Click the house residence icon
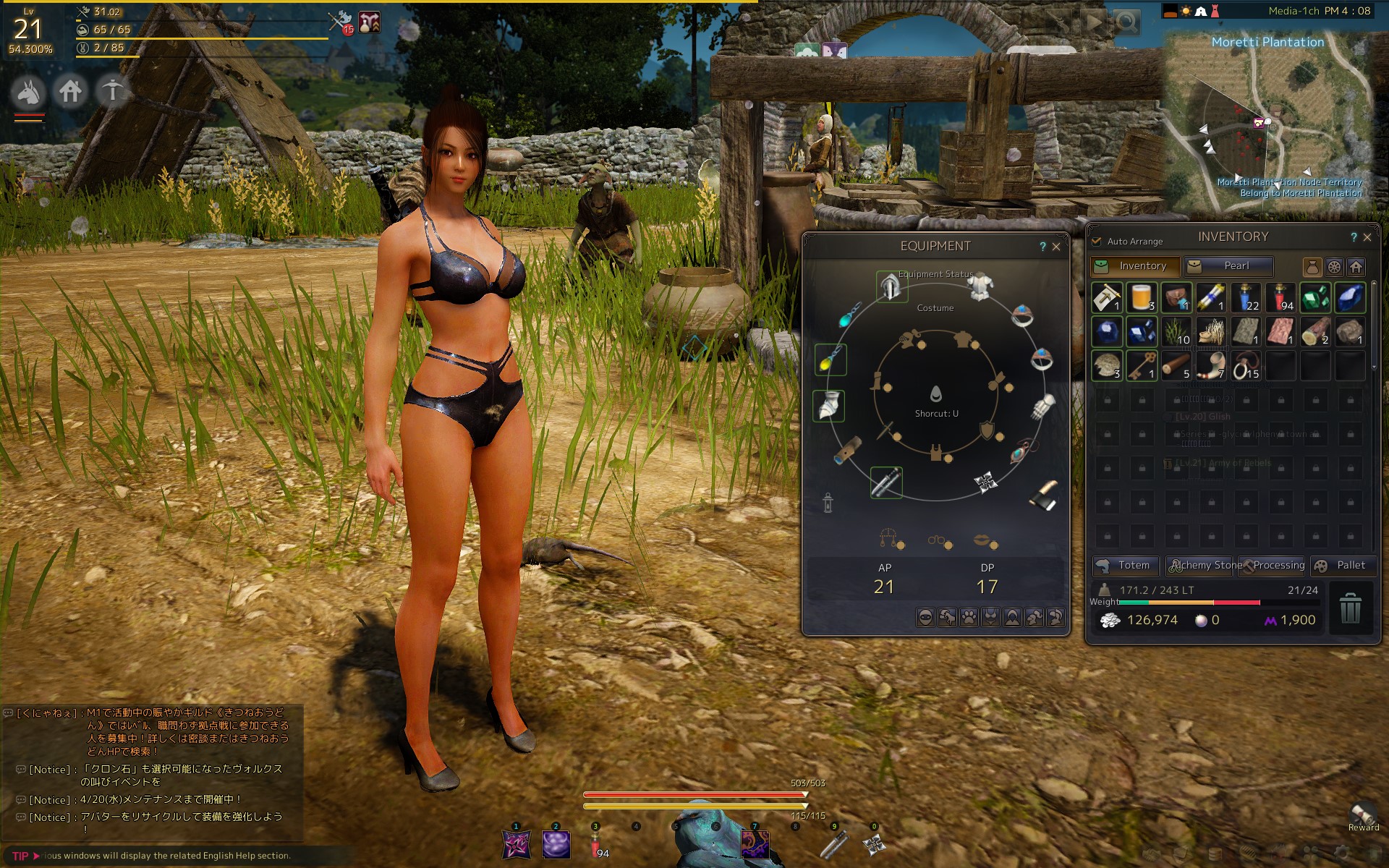The image size is (1389, 868). coord(71,92)
